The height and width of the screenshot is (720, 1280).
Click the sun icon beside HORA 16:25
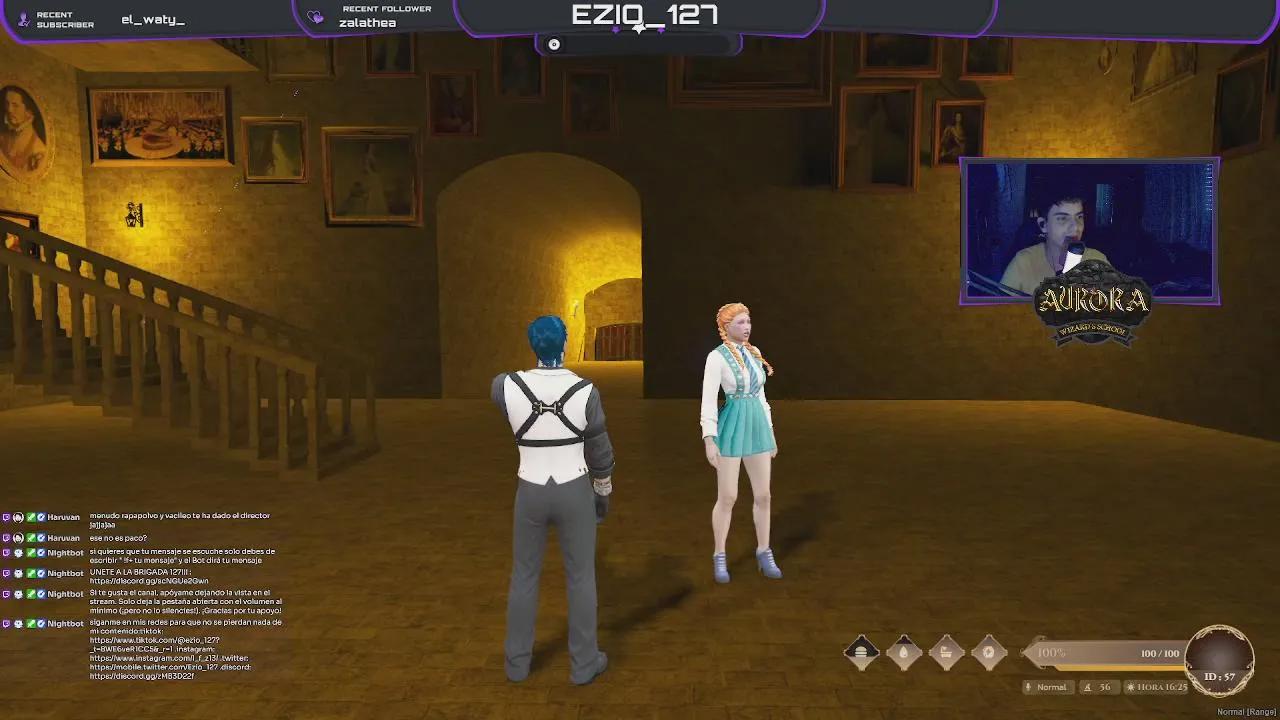pos(1130,687)
